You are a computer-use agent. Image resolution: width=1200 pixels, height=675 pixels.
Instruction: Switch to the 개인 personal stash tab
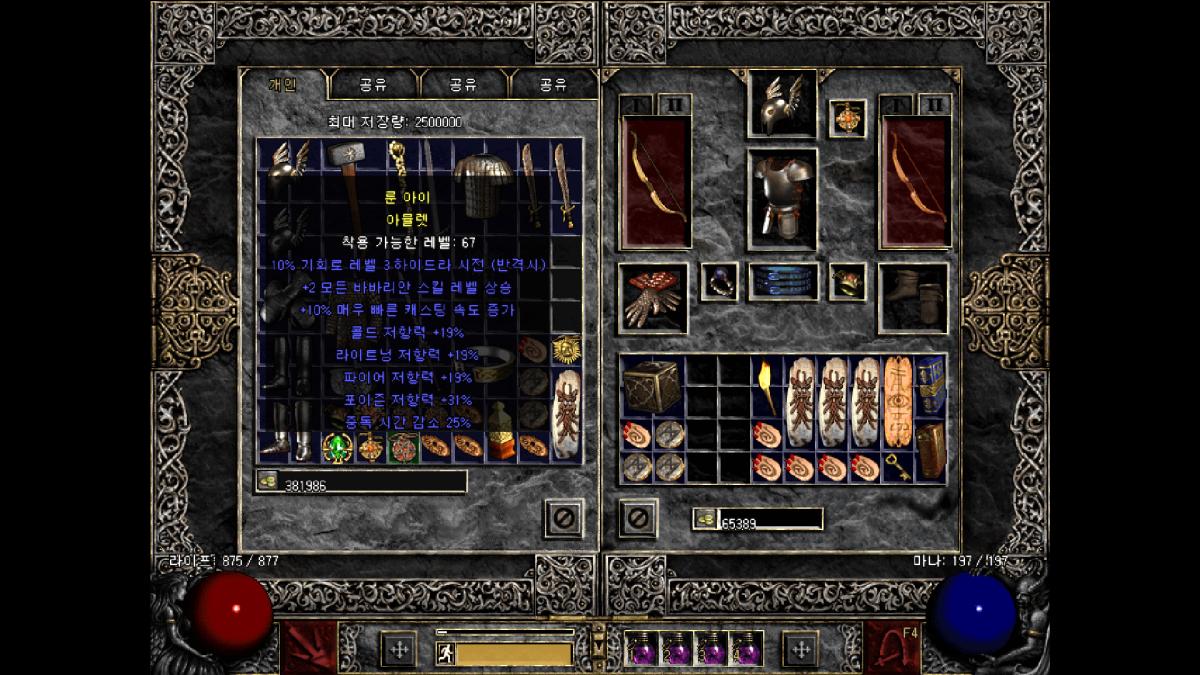click(282, 85)
